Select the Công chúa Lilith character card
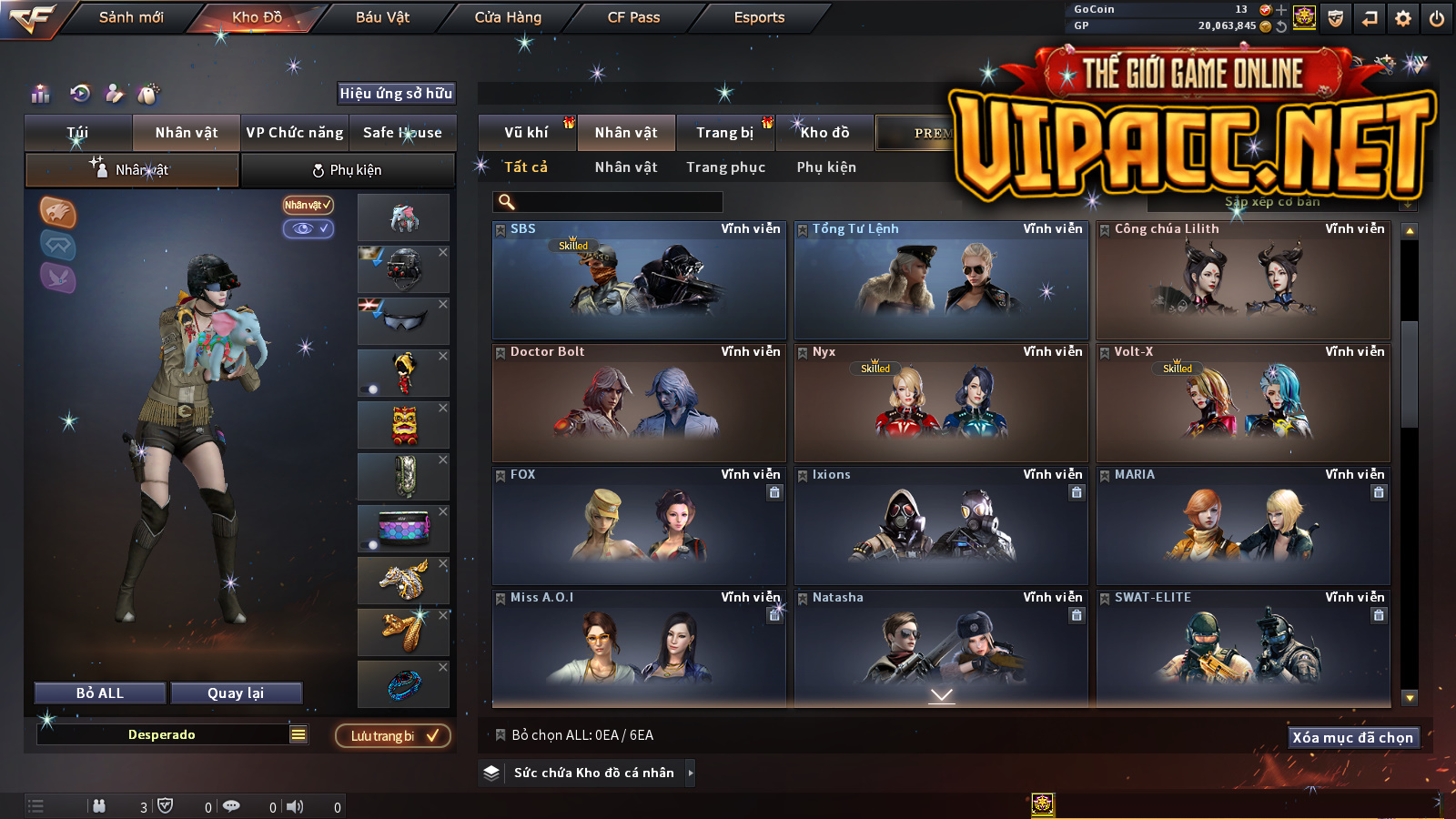 point(1243,280)
